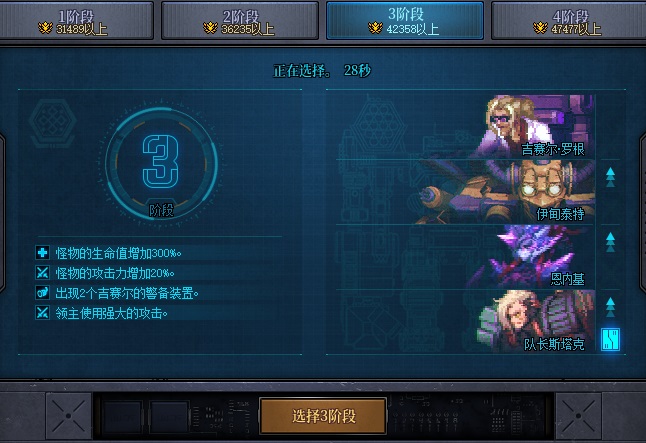Confirm with the 选择3阶段 button

[324, 415]
